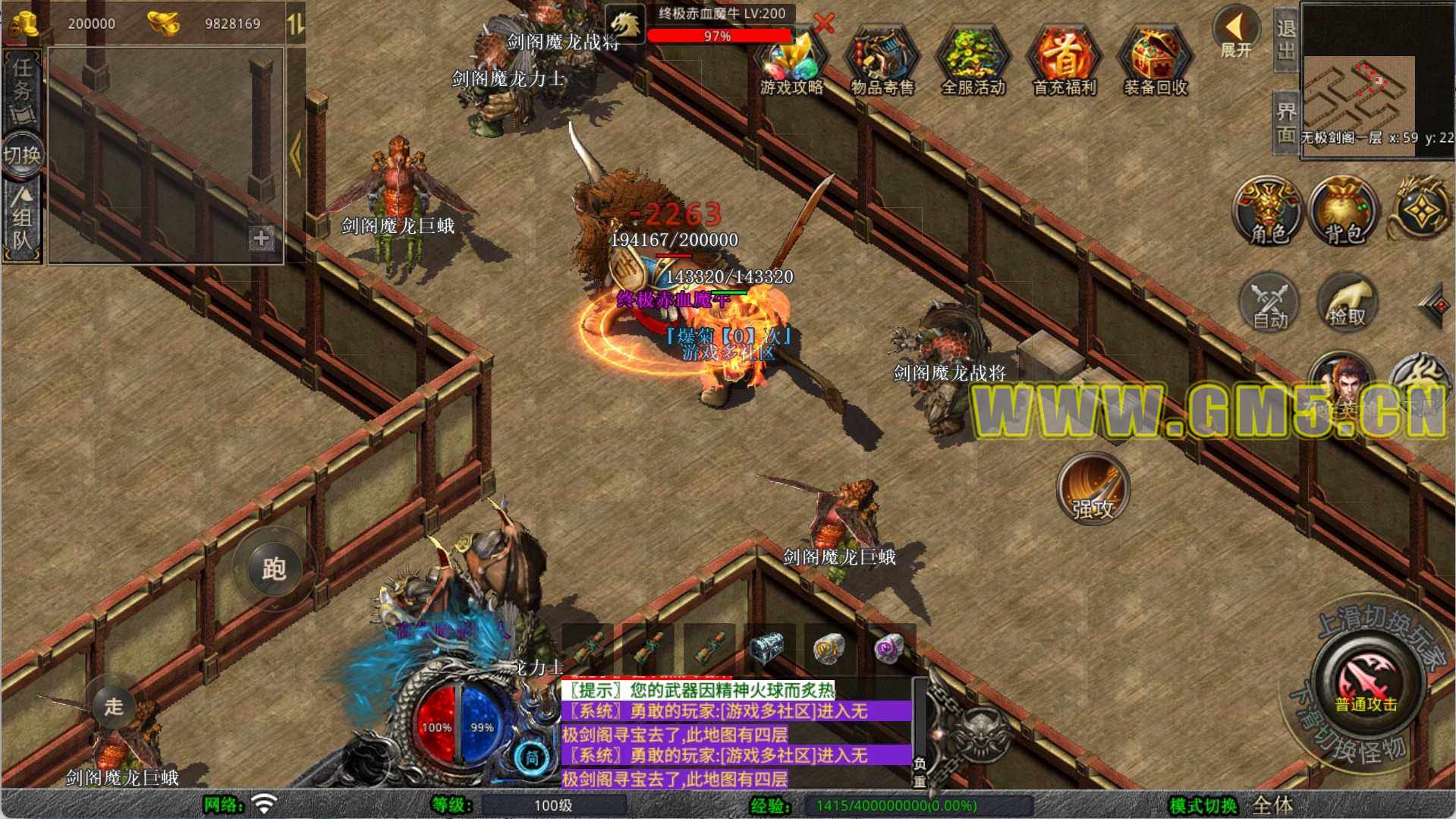The image size is (1456, 819).
Task: Open the 首充福利 first-recharge bonus
Action: (1064, 62)
